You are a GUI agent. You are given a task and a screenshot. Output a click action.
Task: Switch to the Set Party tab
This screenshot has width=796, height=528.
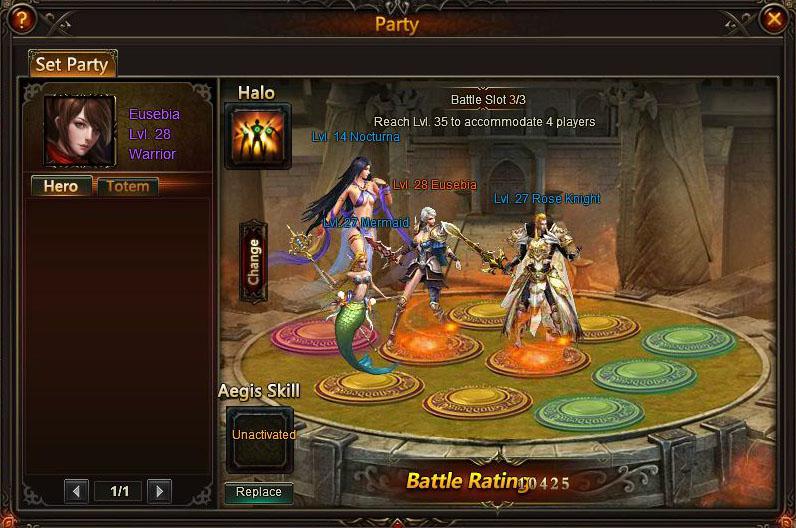pos(72,65)
